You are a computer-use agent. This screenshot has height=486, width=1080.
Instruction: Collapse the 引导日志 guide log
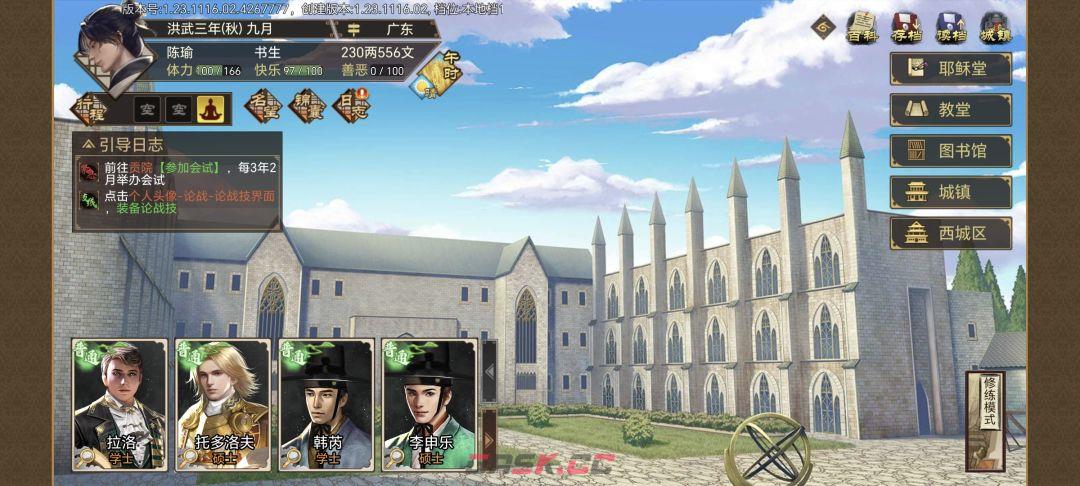90,145
